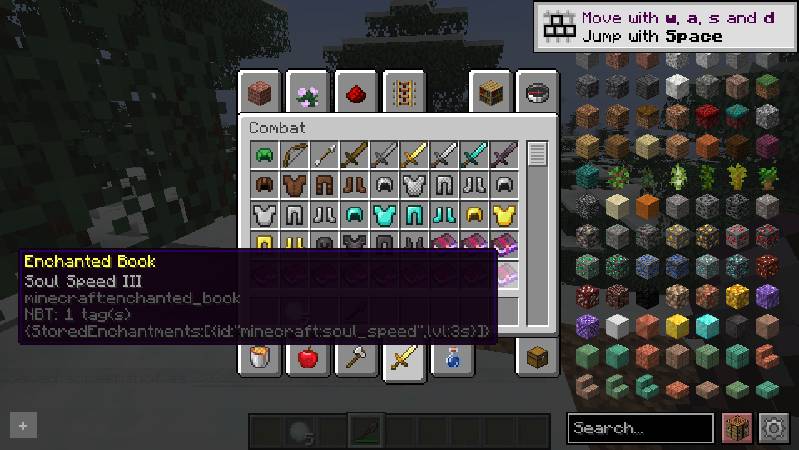
Task: Select the diamond sword item
Action: 474,154
